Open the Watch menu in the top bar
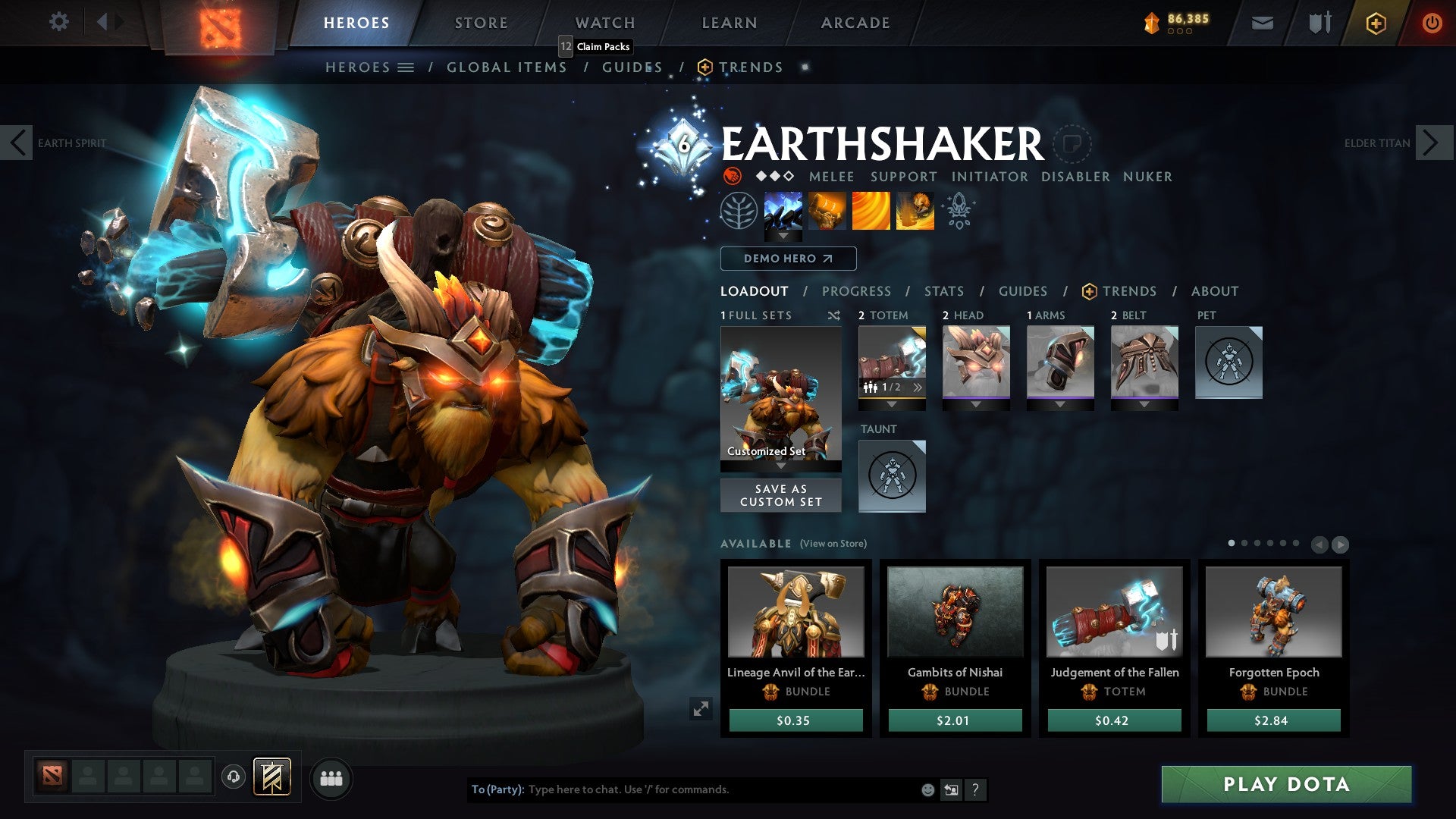The width and height of the screenshot is (1456, 819). click(605, 23)
